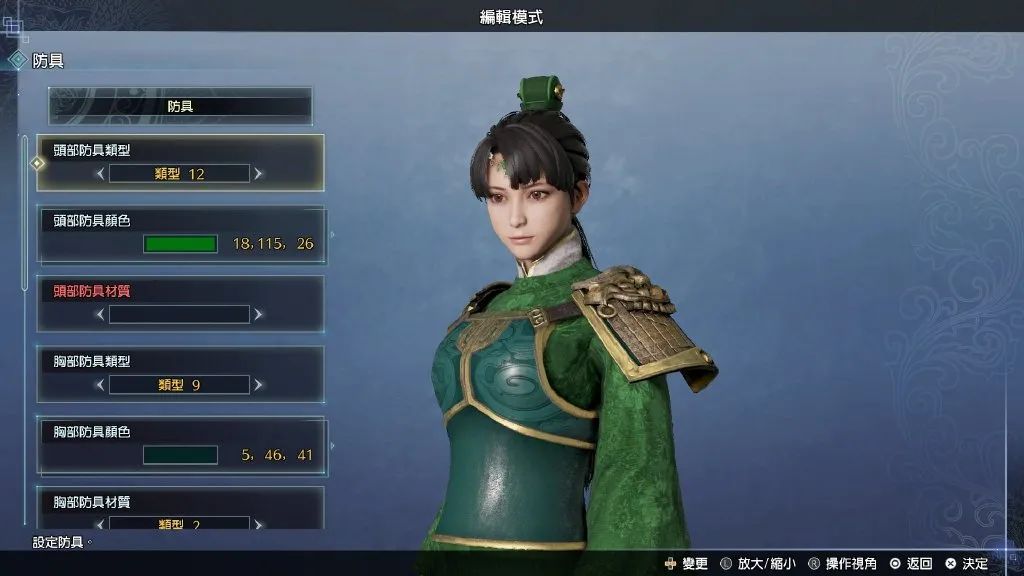1024x576 pixels.
Task: Increase the 胸部防具類型 type value
Action: (x=259, y=385)
